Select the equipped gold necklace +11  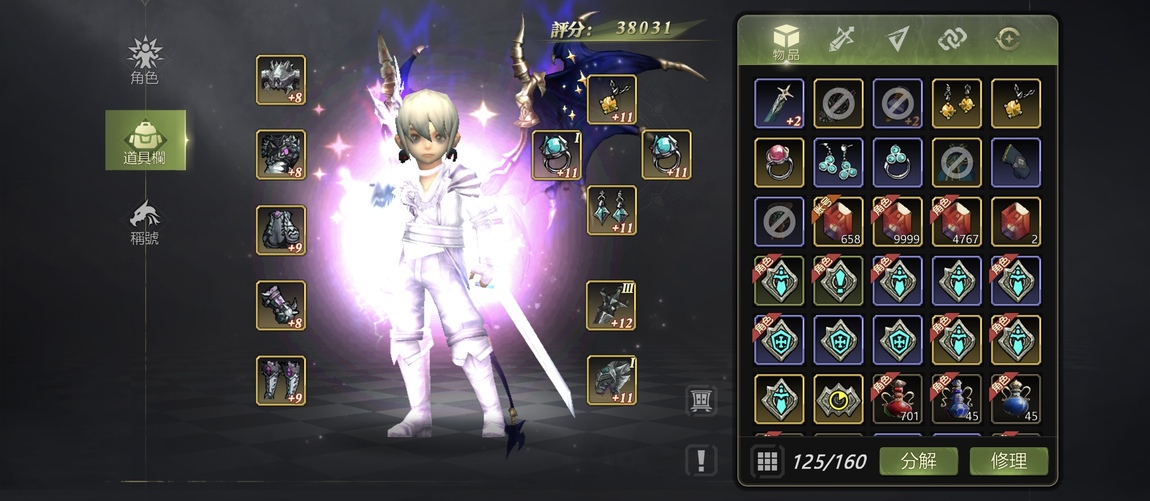click(611, 100)
